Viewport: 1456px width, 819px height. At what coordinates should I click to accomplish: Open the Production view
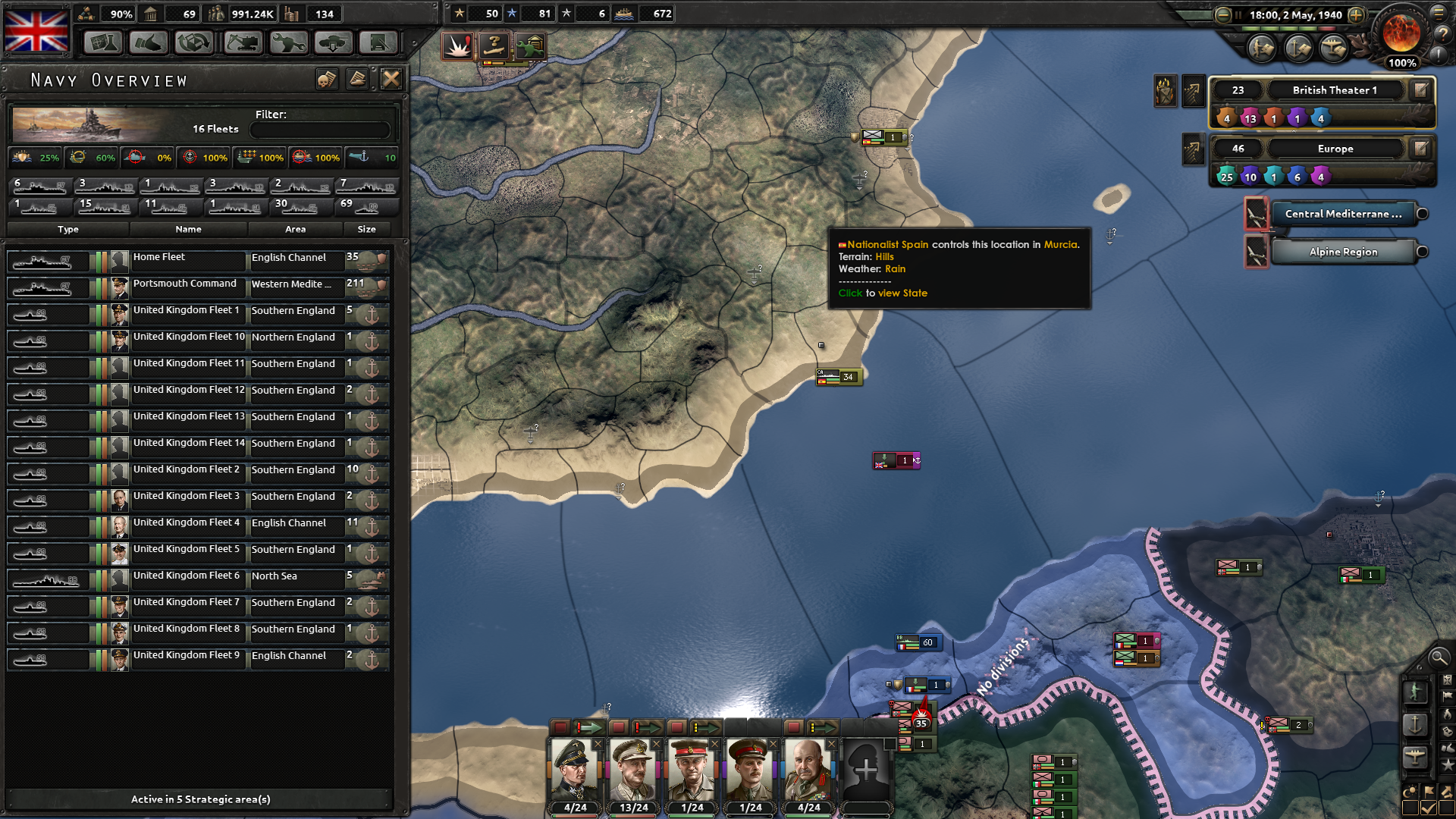287,42
